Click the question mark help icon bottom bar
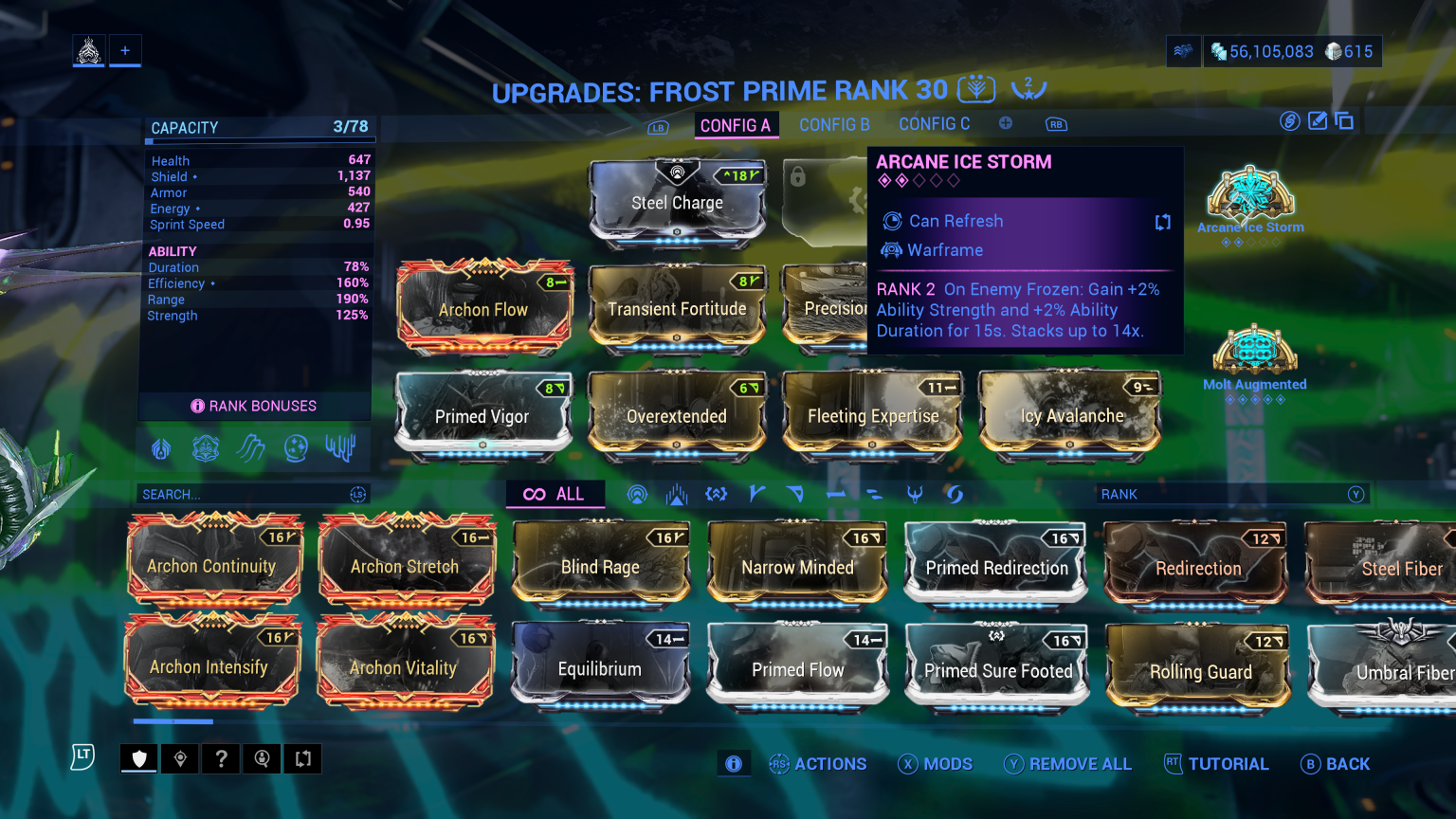The width and height of the screenshot is (1456, 819). click(221, 758)
